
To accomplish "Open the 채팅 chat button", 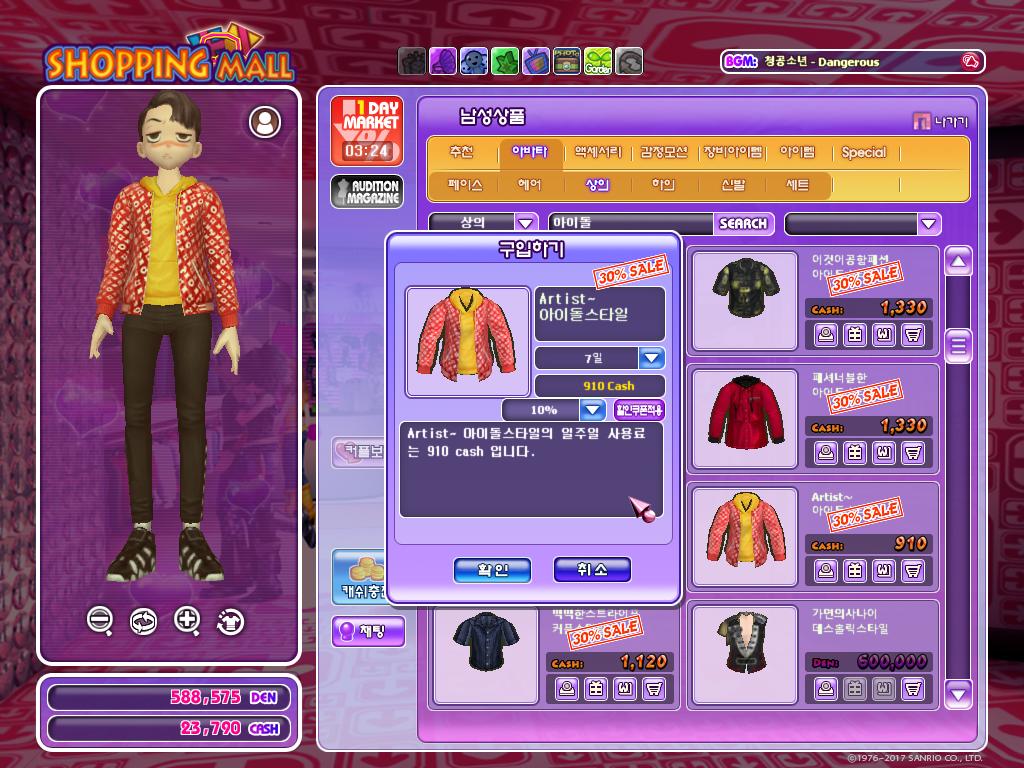I will (368, 631).
